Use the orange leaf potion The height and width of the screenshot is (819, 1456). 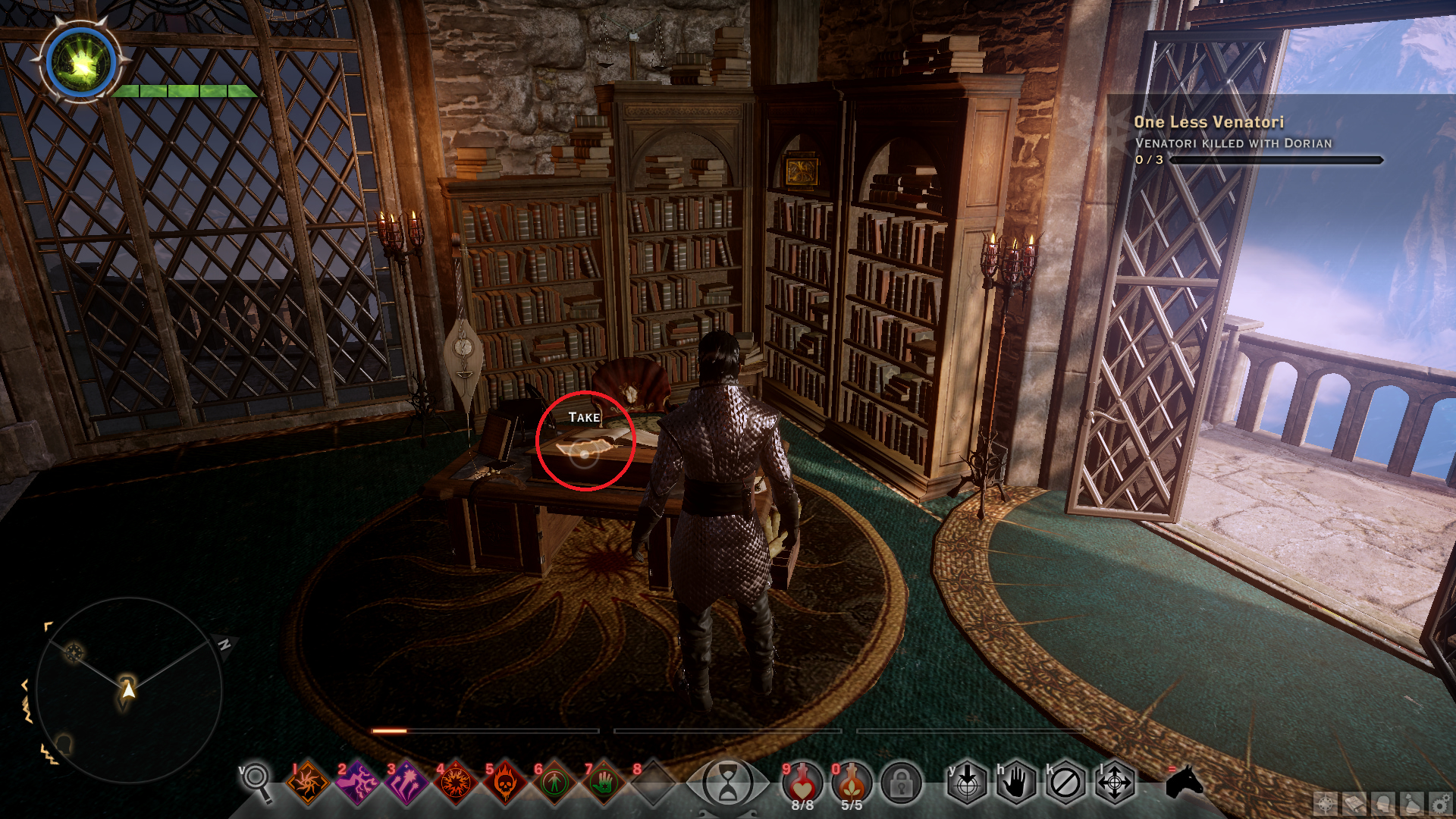(852, 783)
